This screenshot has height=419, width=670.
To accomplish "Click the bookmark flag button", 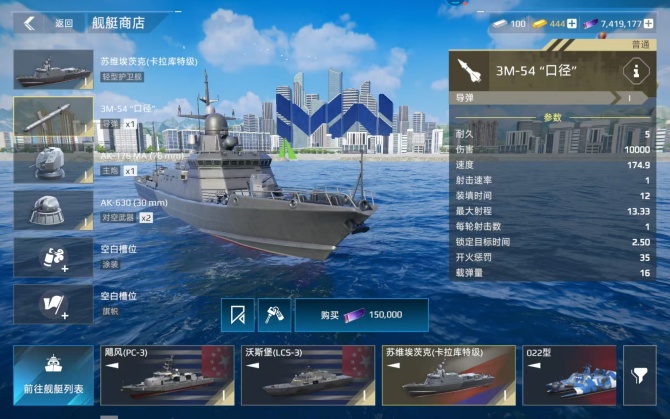I will point(237,315).
